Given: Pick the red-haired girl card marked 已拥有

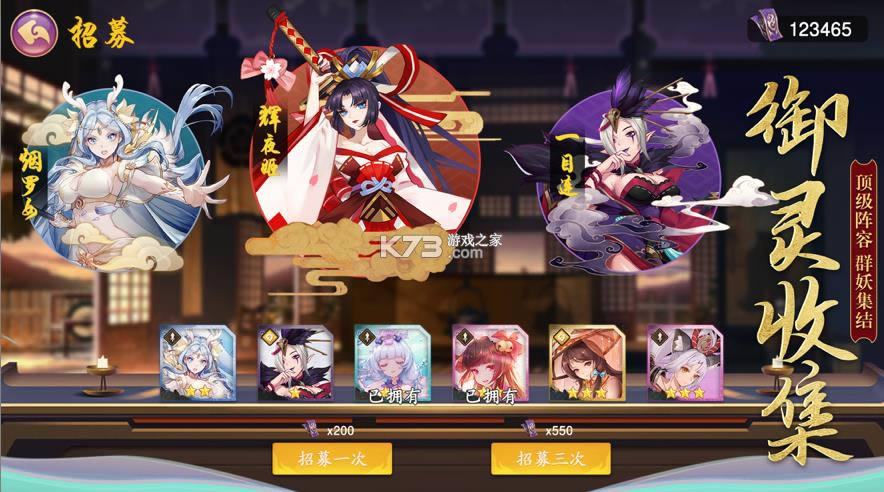Looking at the screenshot, I should (x=491, y=362).
